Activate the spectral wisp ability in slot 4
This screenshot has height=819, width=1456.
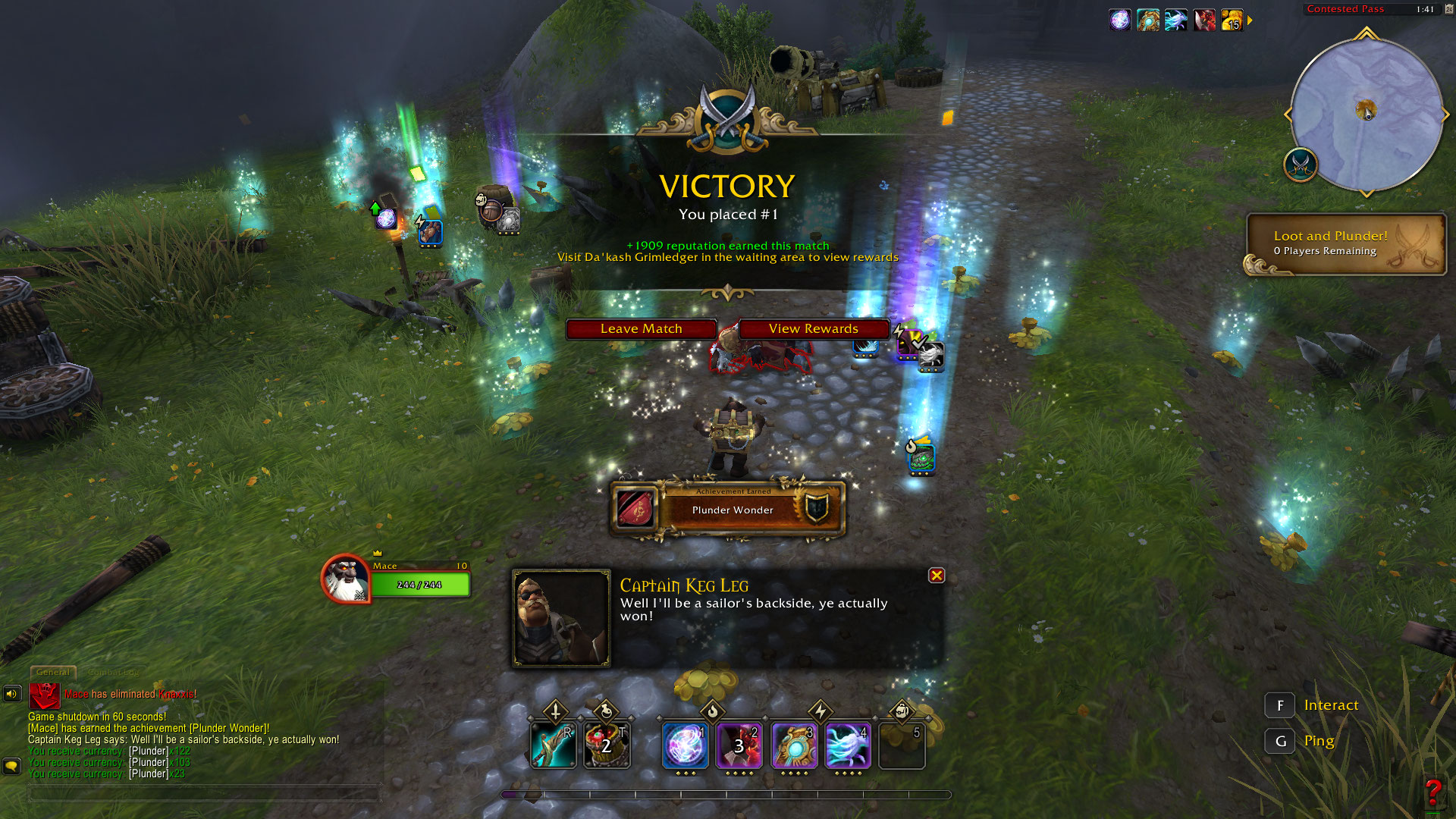tap(848, 746)
